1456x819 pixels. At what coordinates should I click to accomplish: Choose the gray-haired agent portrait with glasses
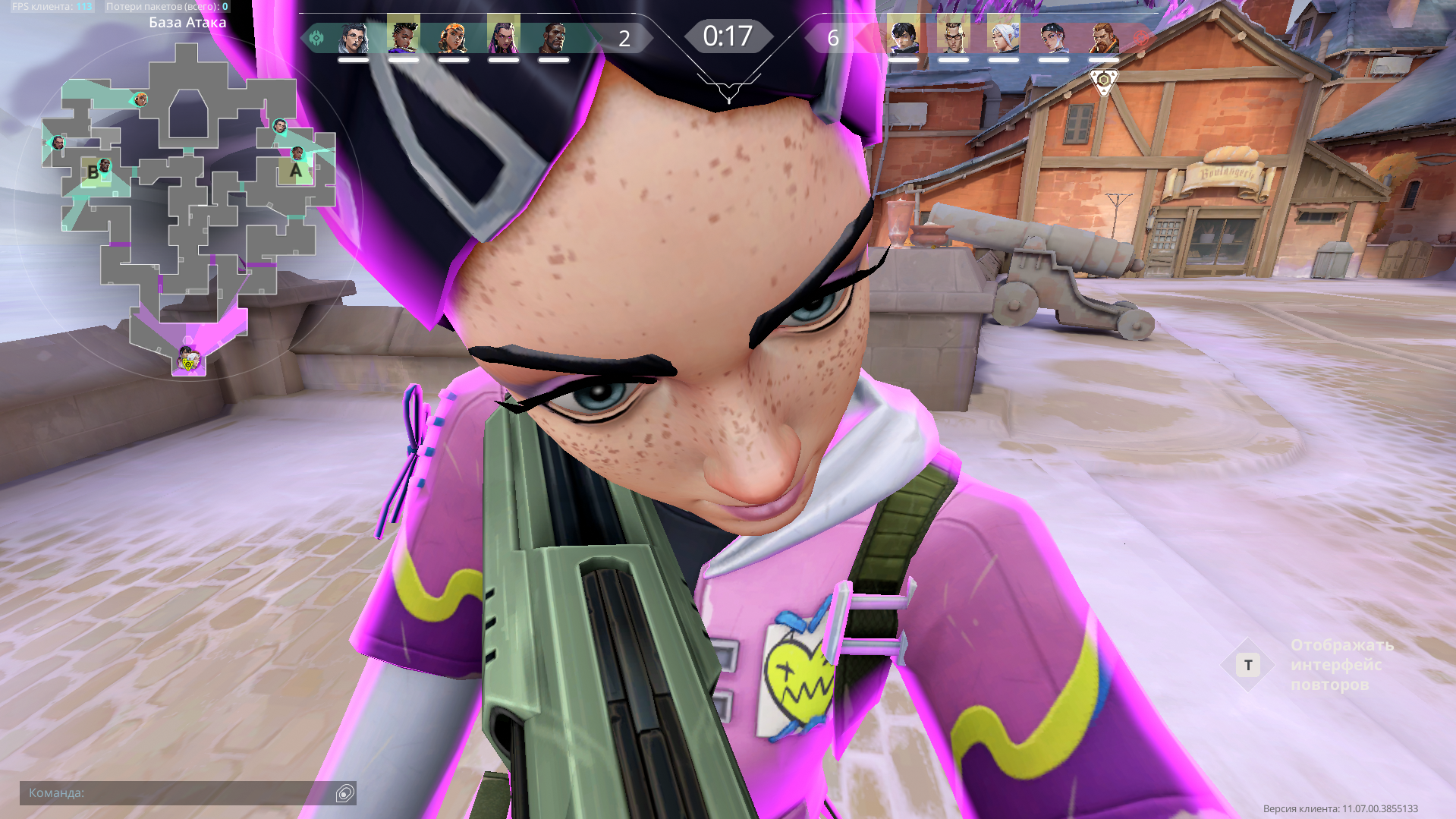(353, 36)
